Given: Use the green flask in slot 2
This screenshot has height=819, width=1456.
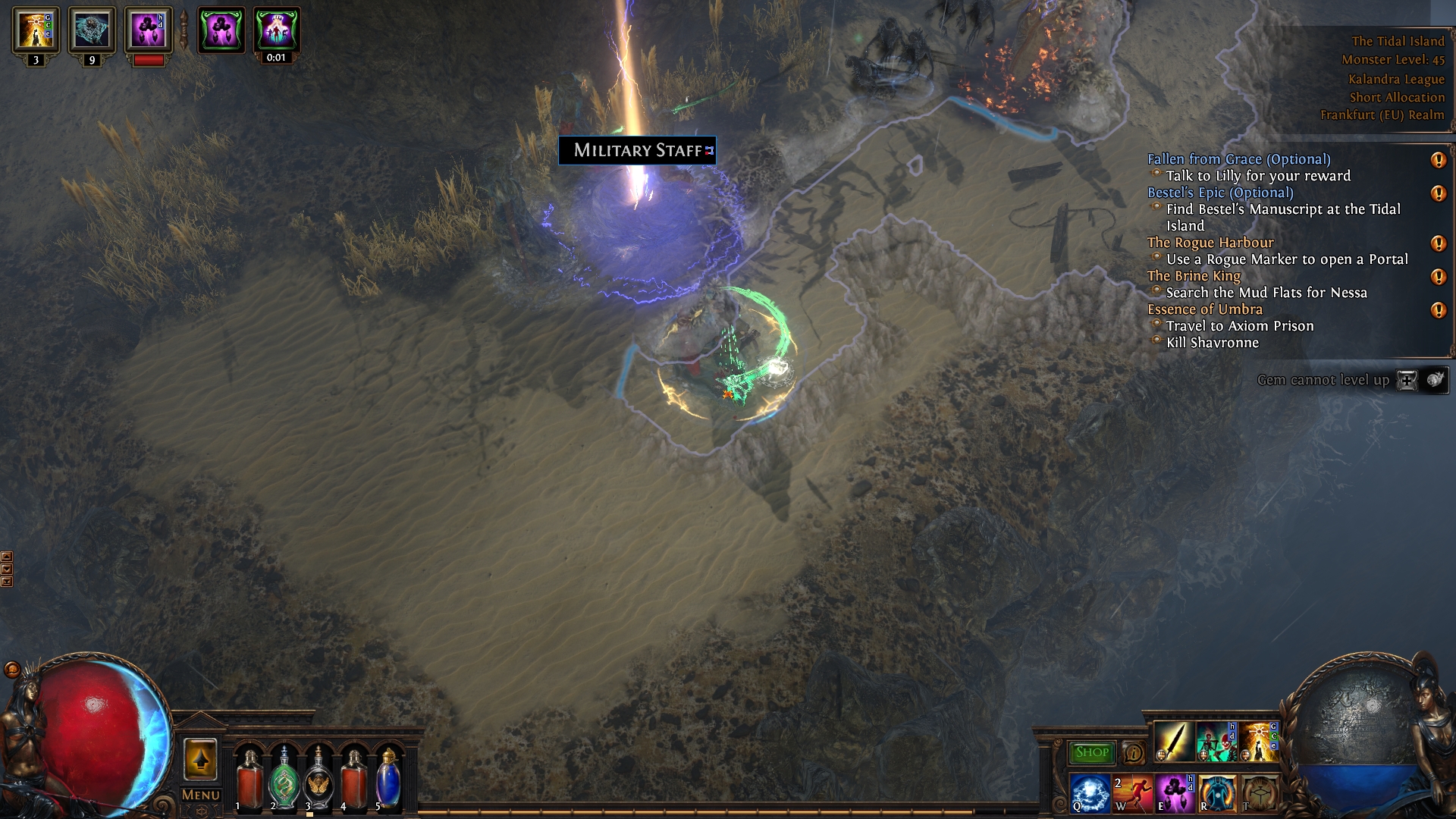Looking at the screenshot, I should pos(284,779).
